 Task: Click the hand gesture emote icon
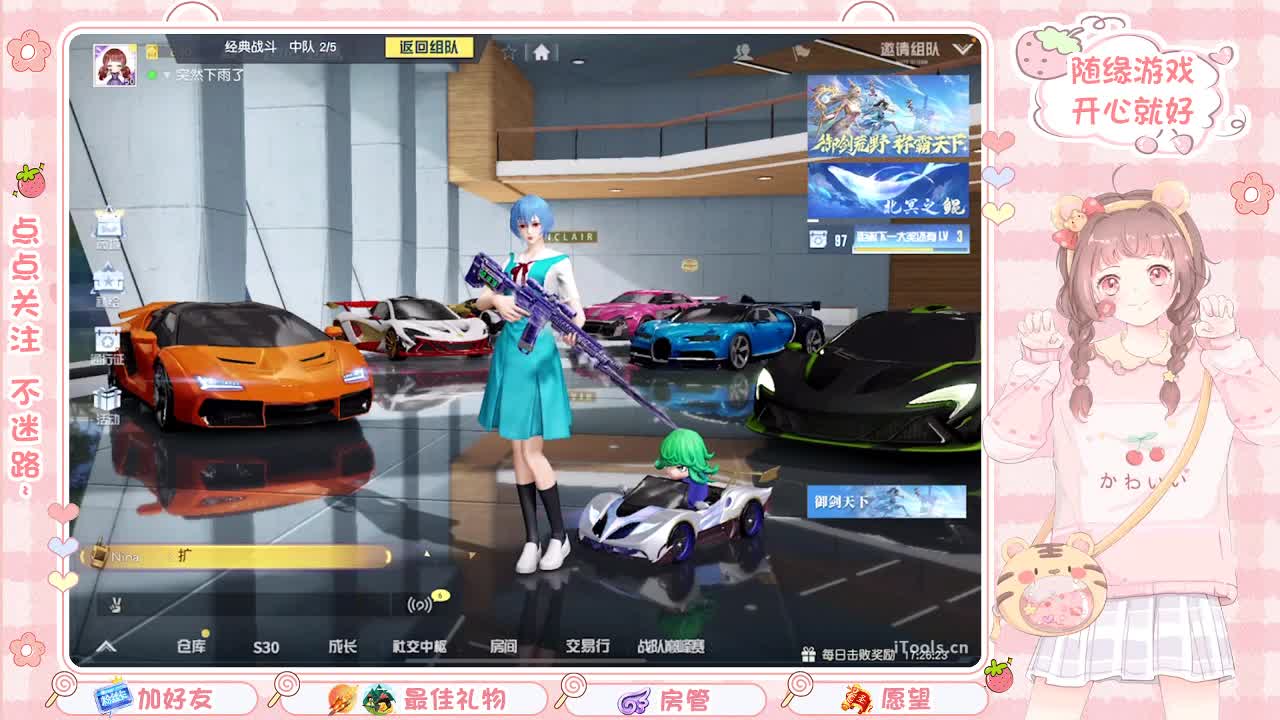114,605
